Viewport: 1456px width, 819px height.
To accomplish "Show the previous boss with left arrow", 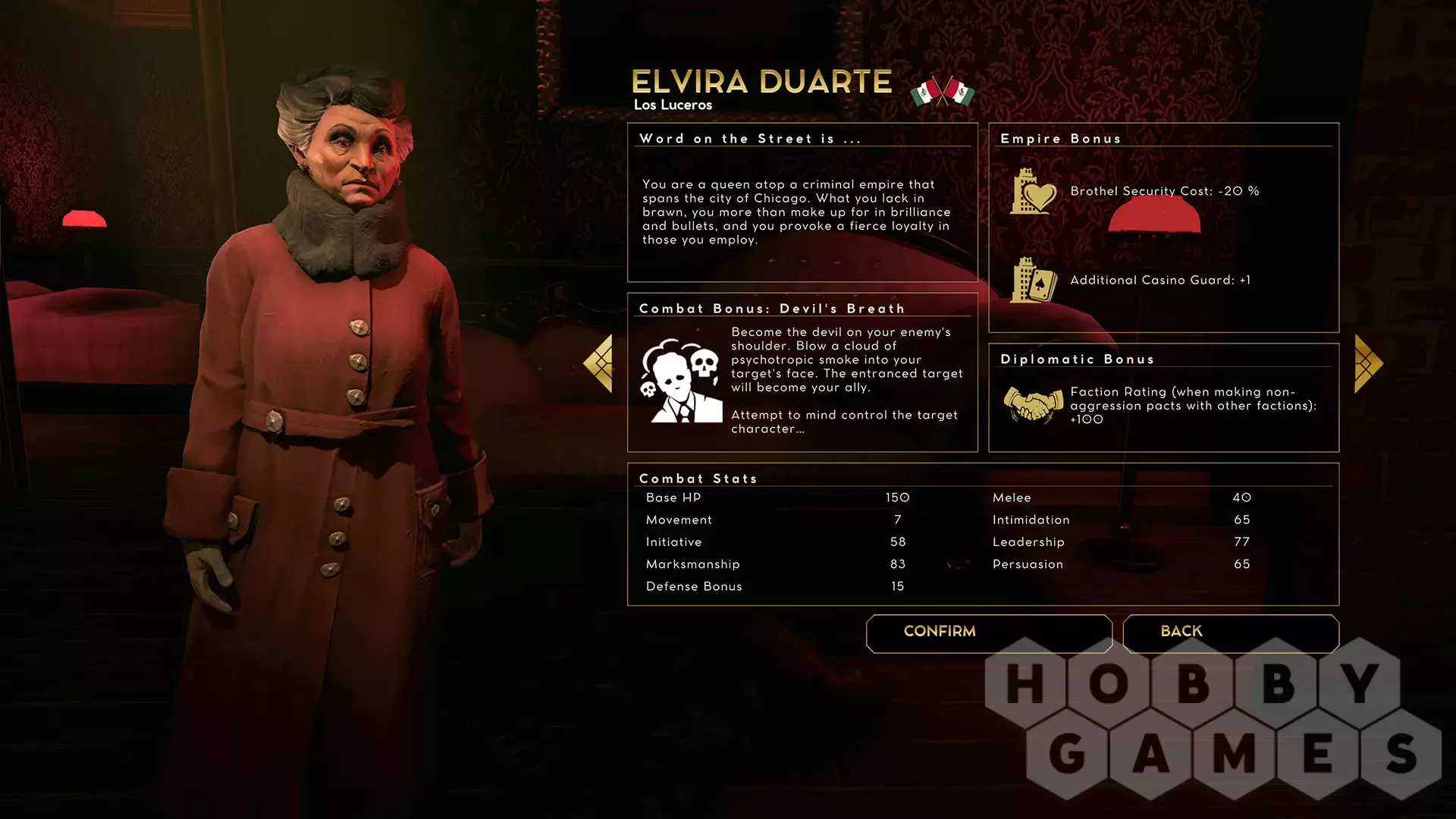I will 598,364.
